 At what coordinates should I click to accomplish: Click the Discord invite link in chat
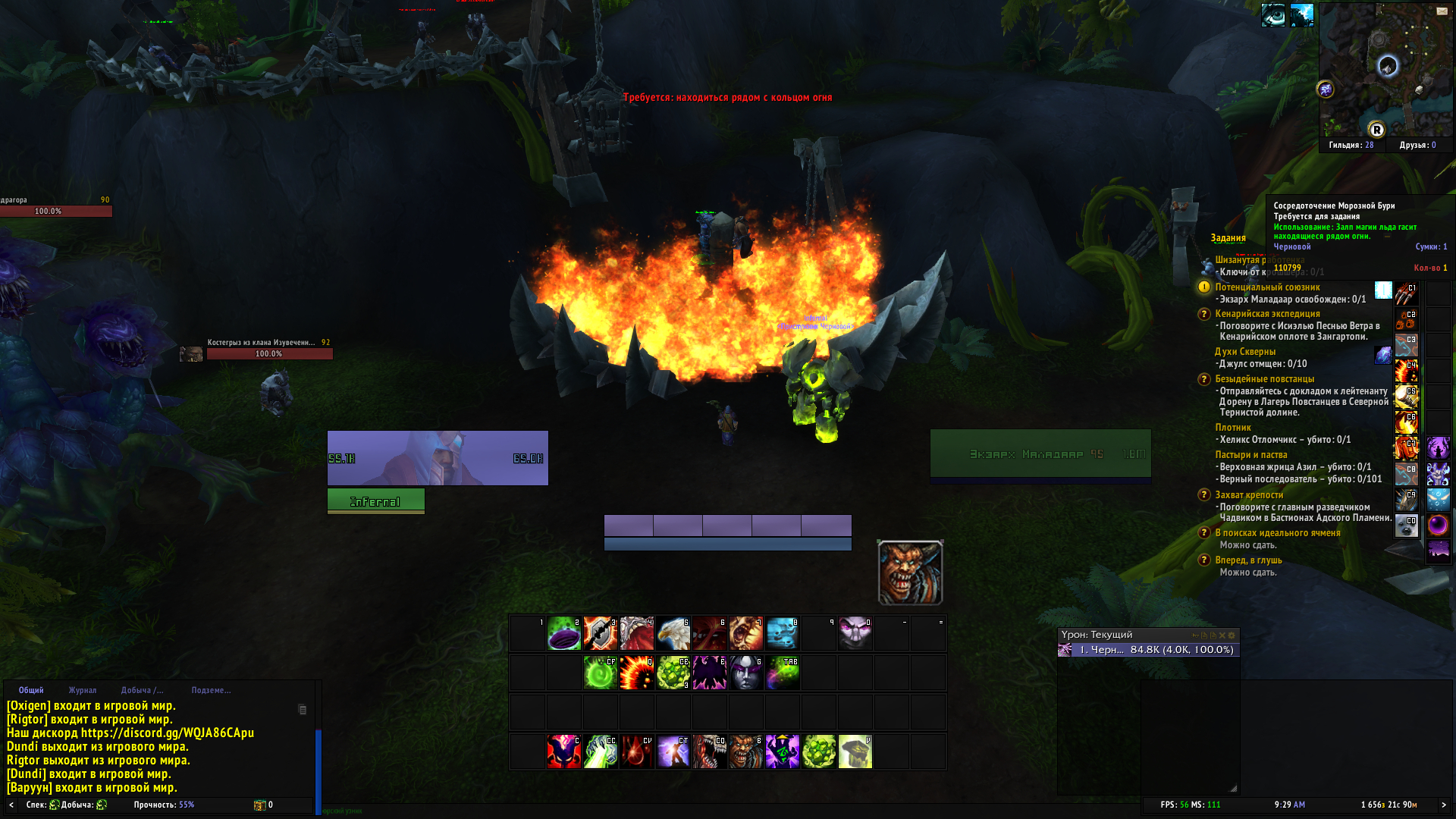(x=168, y=733)
